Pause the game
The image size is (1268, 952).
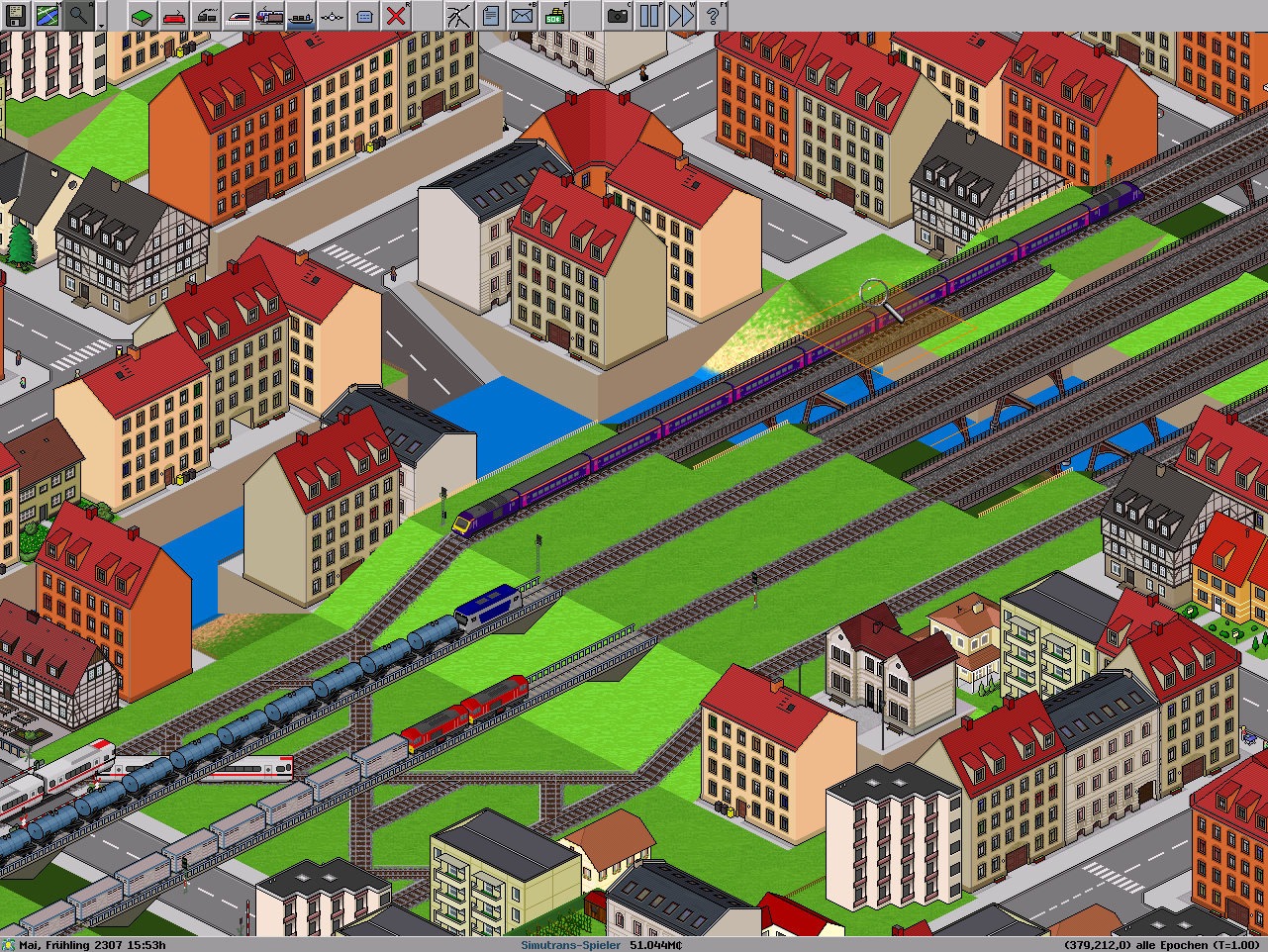pos(648,15)
